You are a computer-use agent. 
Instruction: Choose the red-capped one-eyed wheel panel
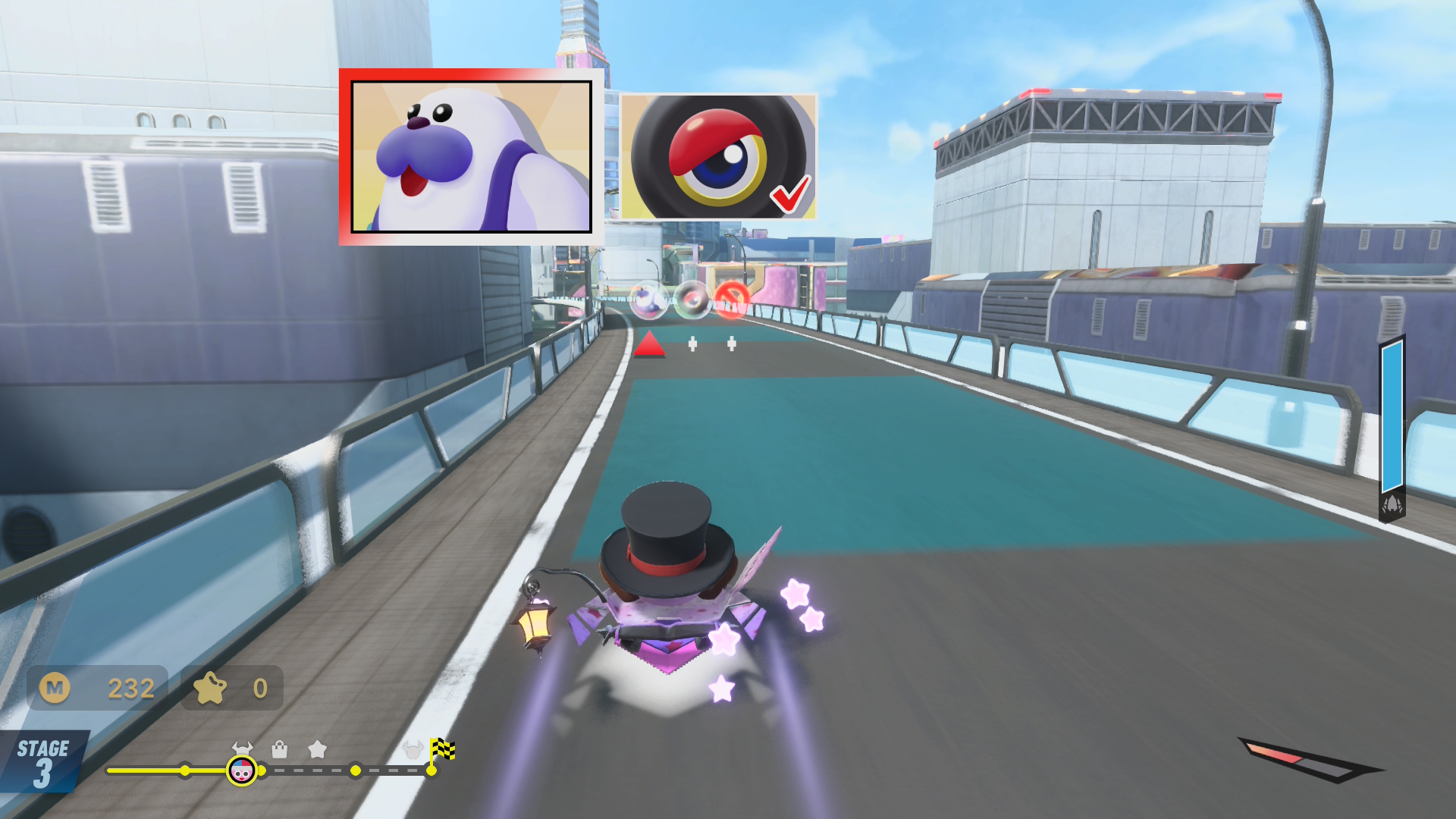(x=718, y=157)
